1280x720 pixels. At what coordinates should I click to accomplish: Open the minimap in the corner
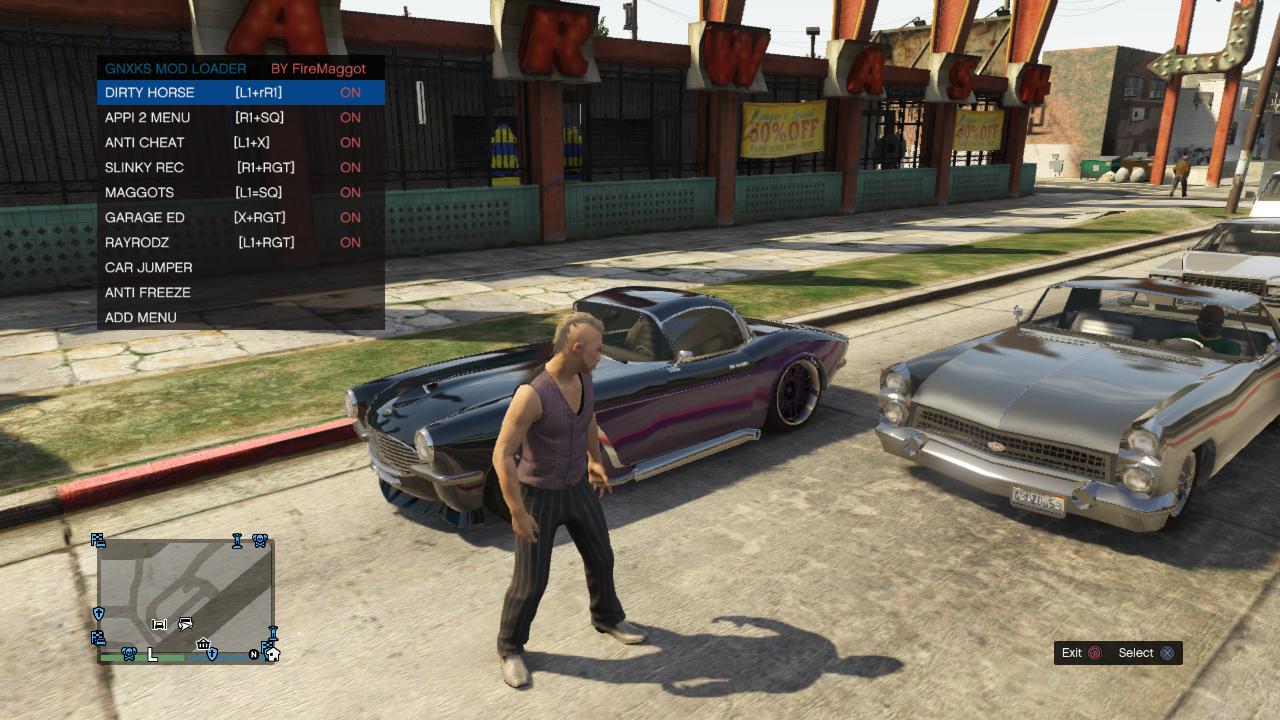pyautogui.click(x=185, y=597)
